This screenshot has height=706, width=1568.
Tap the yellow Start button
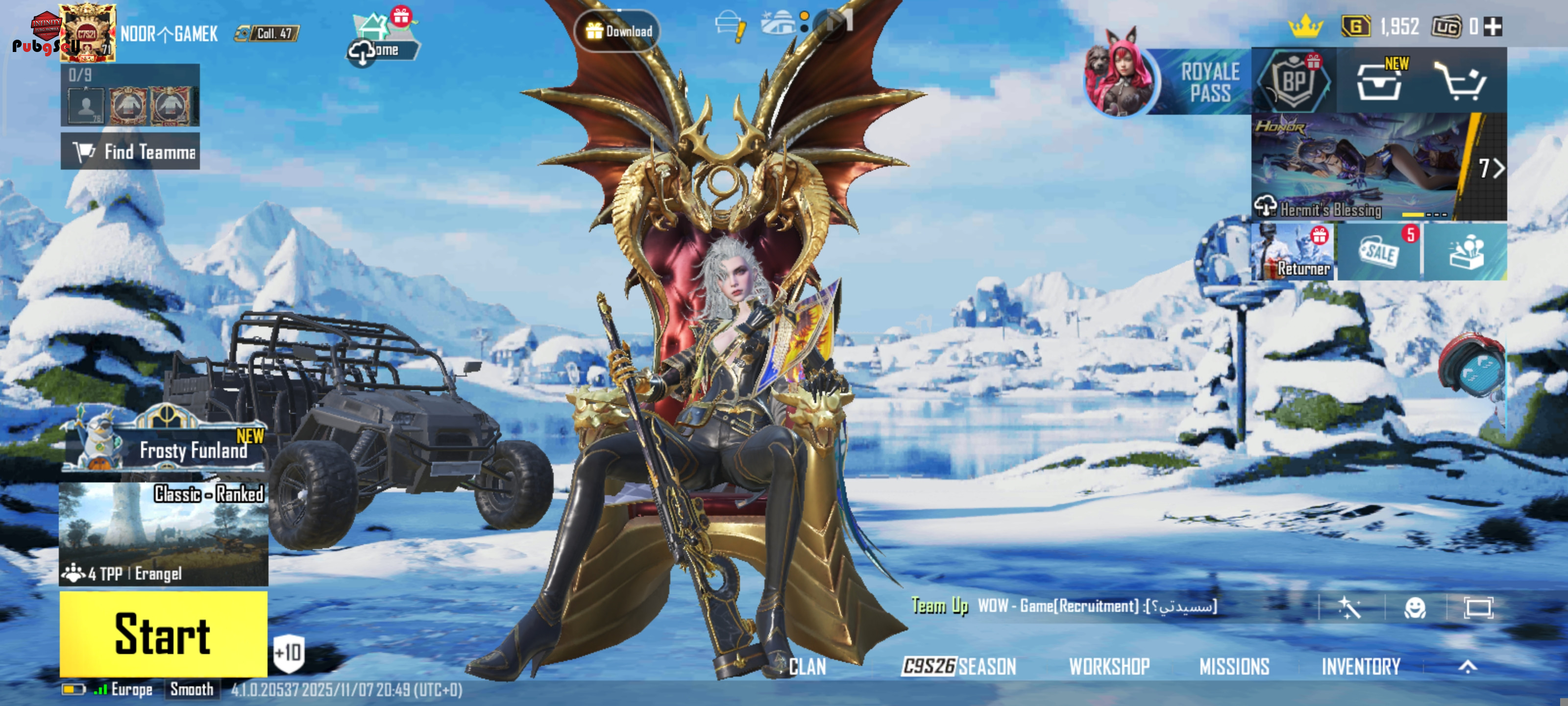pyautogui.click(x=163, y=634)
